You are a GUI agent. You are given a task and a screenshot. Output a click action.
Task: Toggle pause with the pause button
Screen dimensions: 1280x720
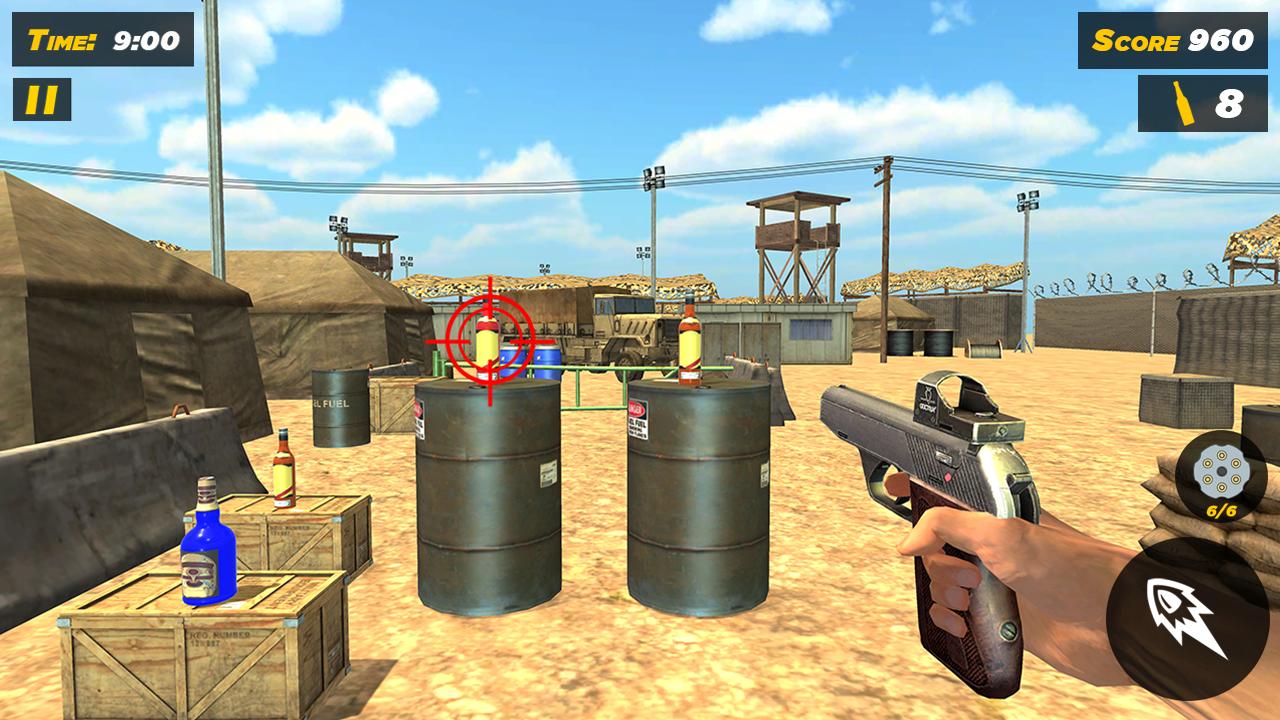(40, 99)
